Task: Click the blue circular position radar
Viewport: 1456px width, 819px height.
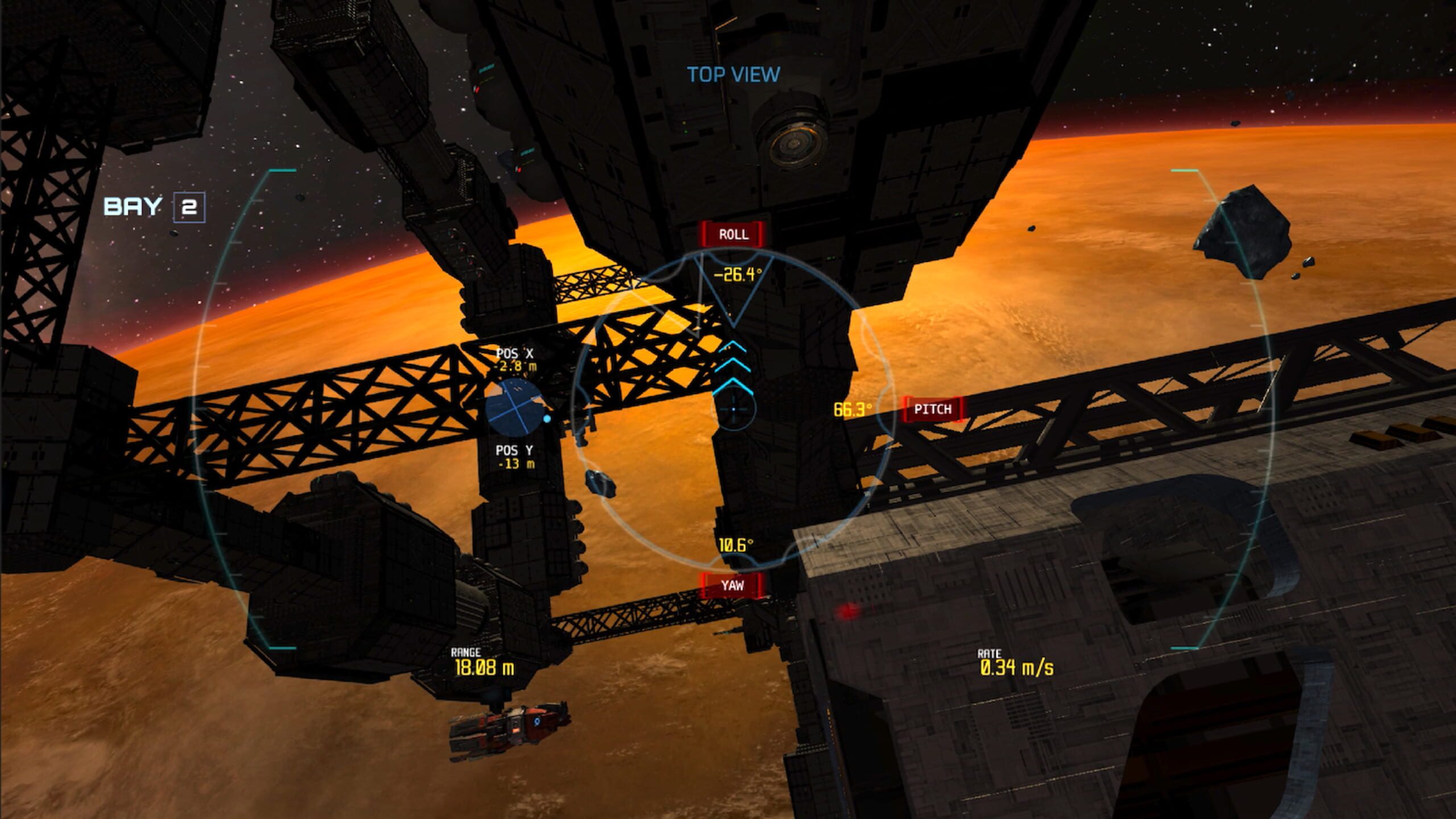Action: tap(514, 409)
